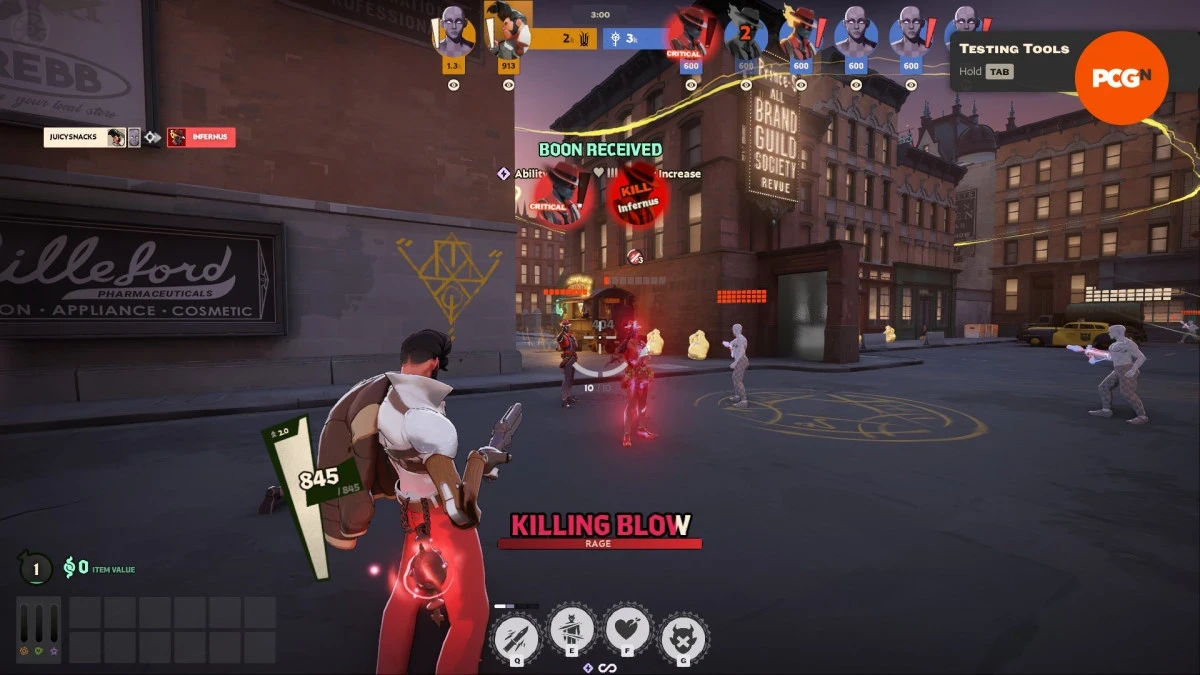Toggle the eye icon under player portrait 913
The height and width of the screenshot is (675, 1200).
[x=508, y=85]
